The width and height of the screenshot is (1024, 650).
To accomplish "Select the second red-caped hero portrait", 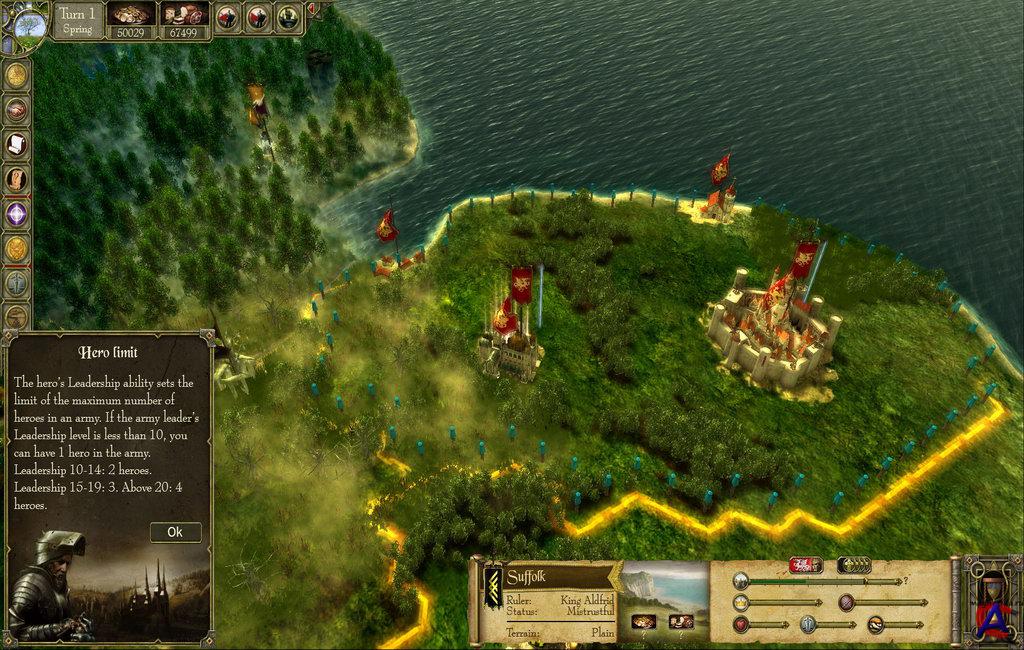I will coord(258,16).
